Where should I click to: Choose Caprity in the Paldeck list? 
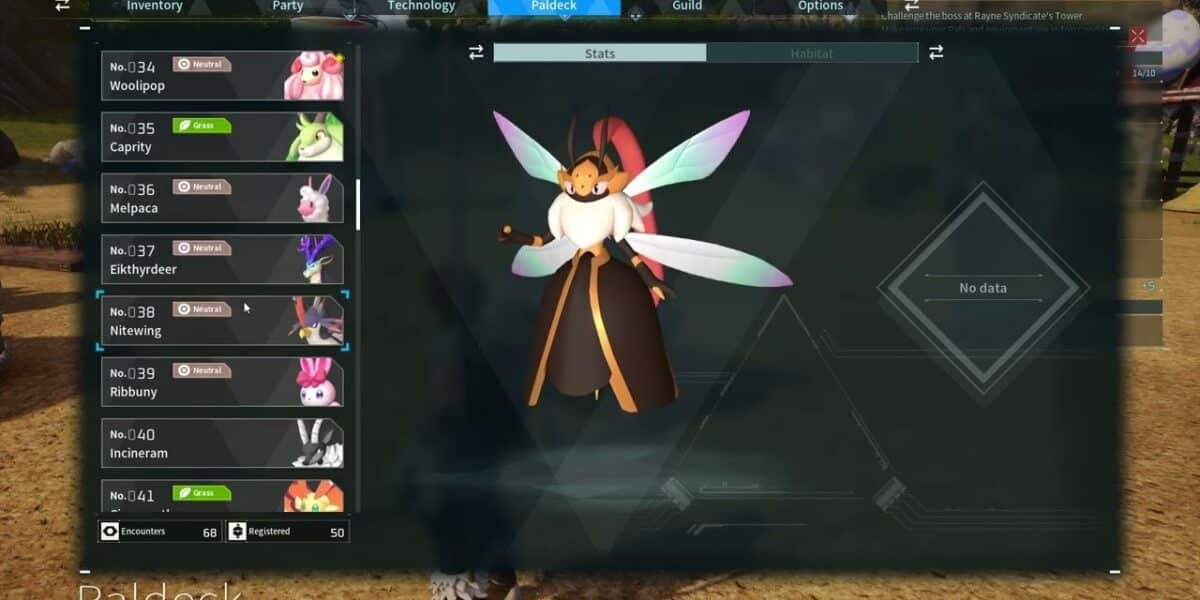[223, 137]
